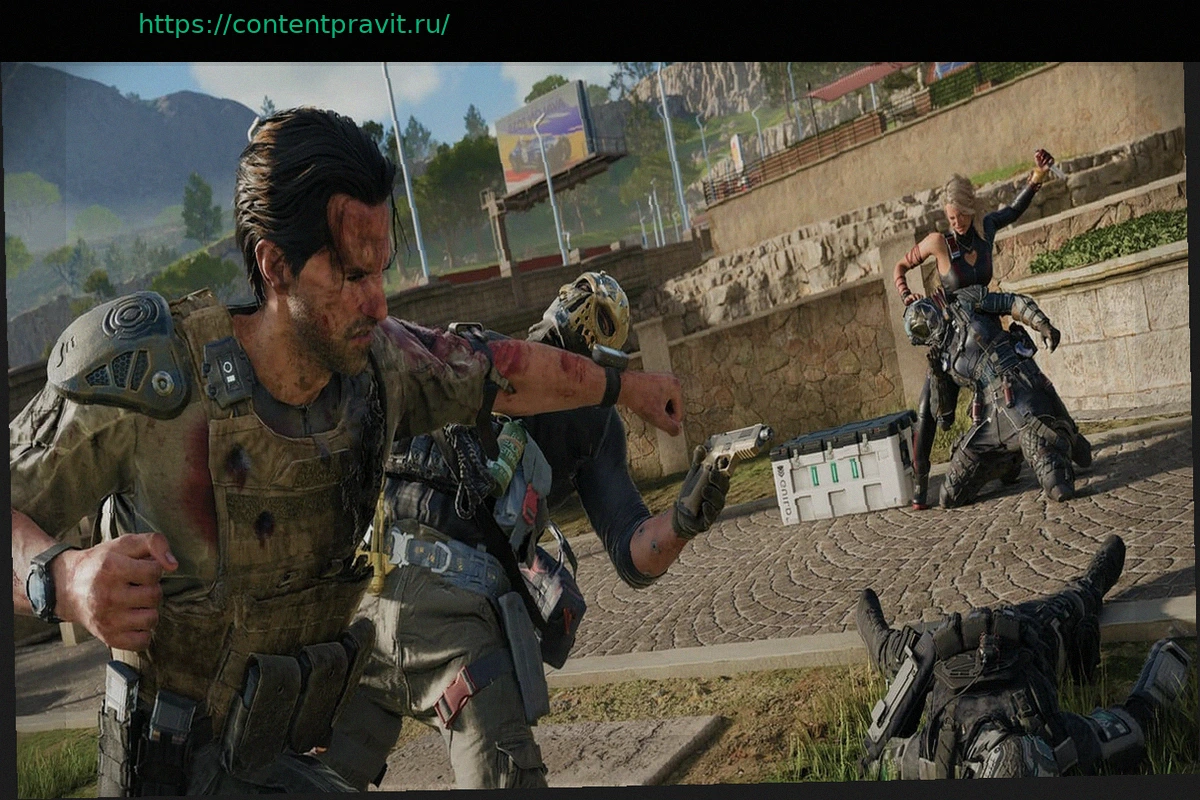
Task: Open the contentpravit.ru link
Action: click(293, 24)
